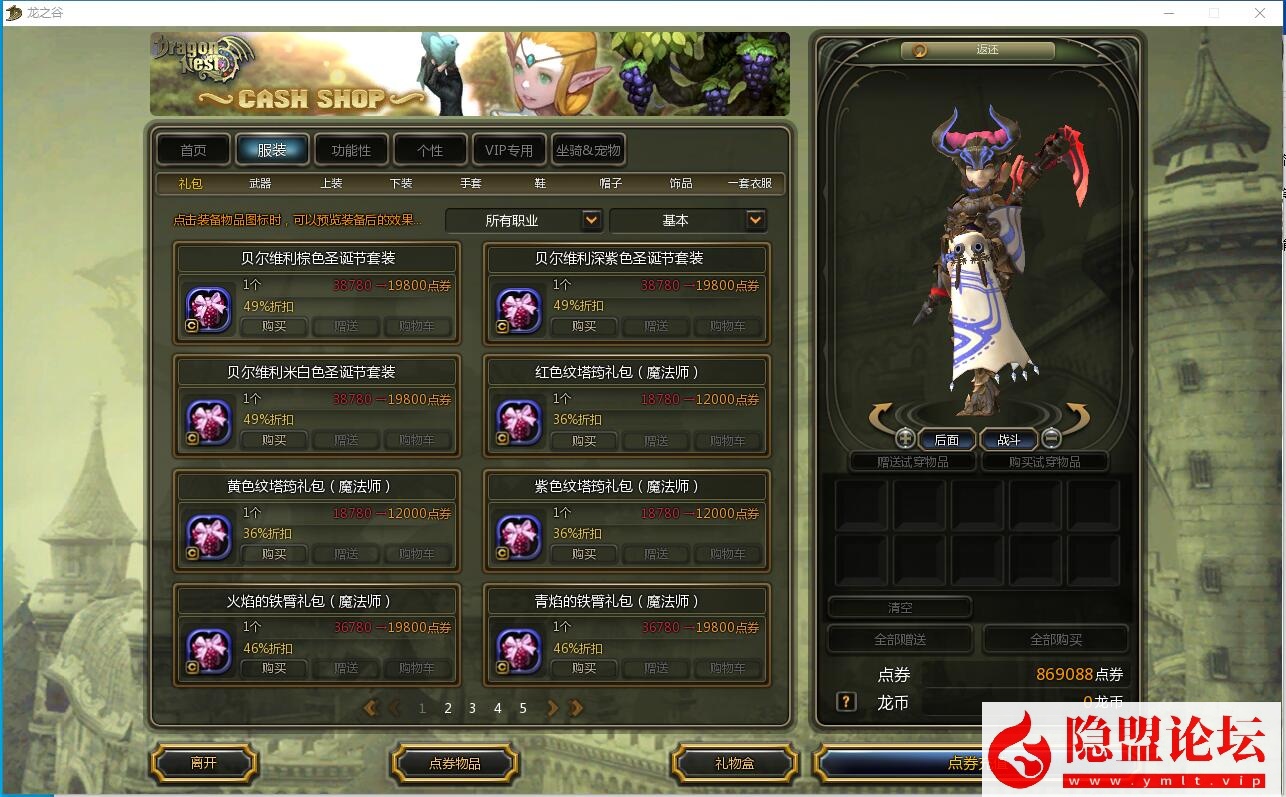Zoom in on character preview with plus icon
1286x797 pixels.
click(x=905, y=439)
